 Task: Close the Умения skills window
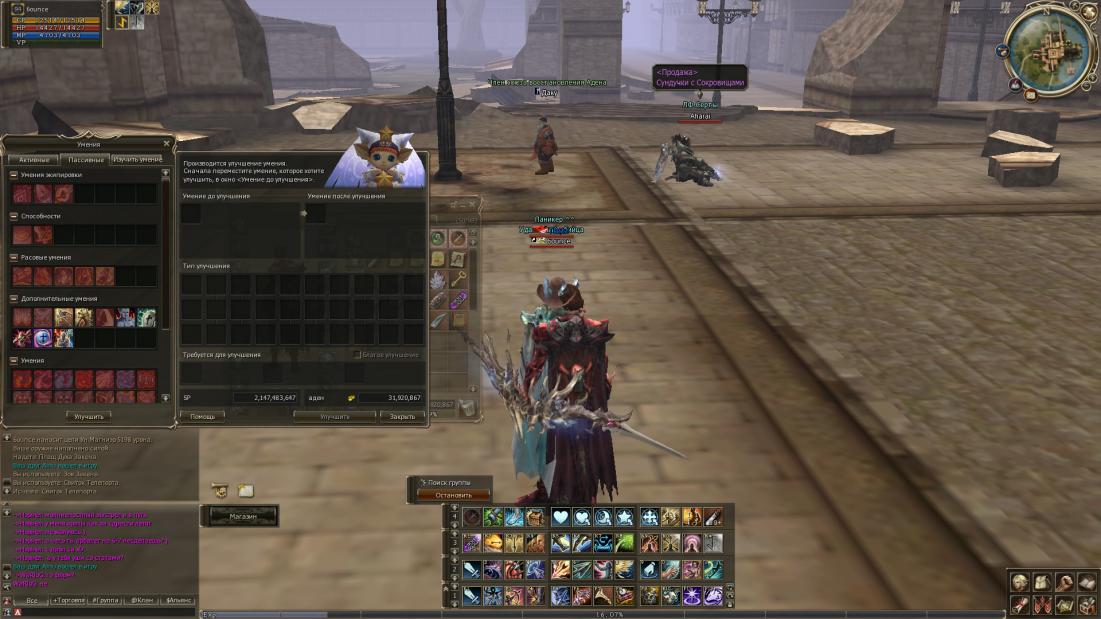(166, 144)
